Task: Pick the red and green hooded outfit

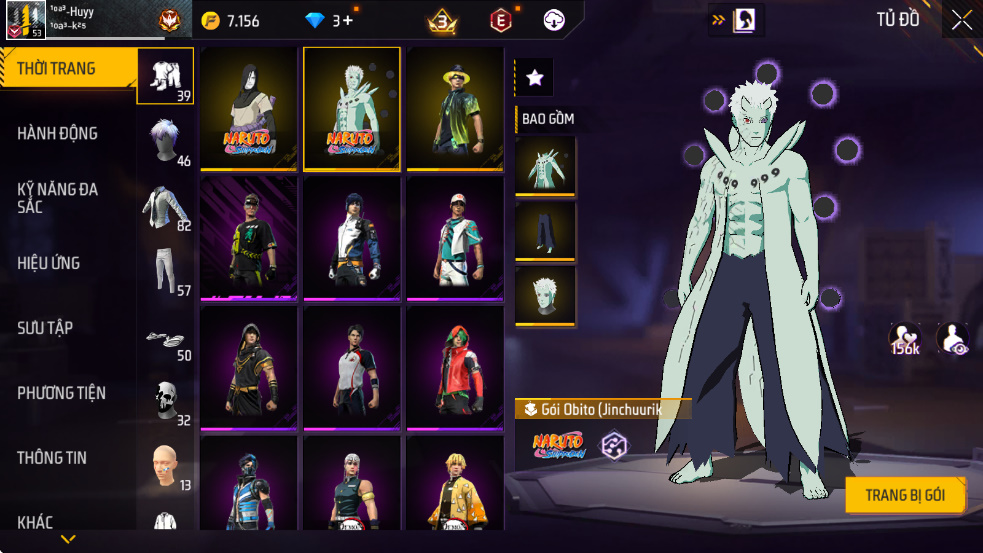Action: [x=455, y=367]
